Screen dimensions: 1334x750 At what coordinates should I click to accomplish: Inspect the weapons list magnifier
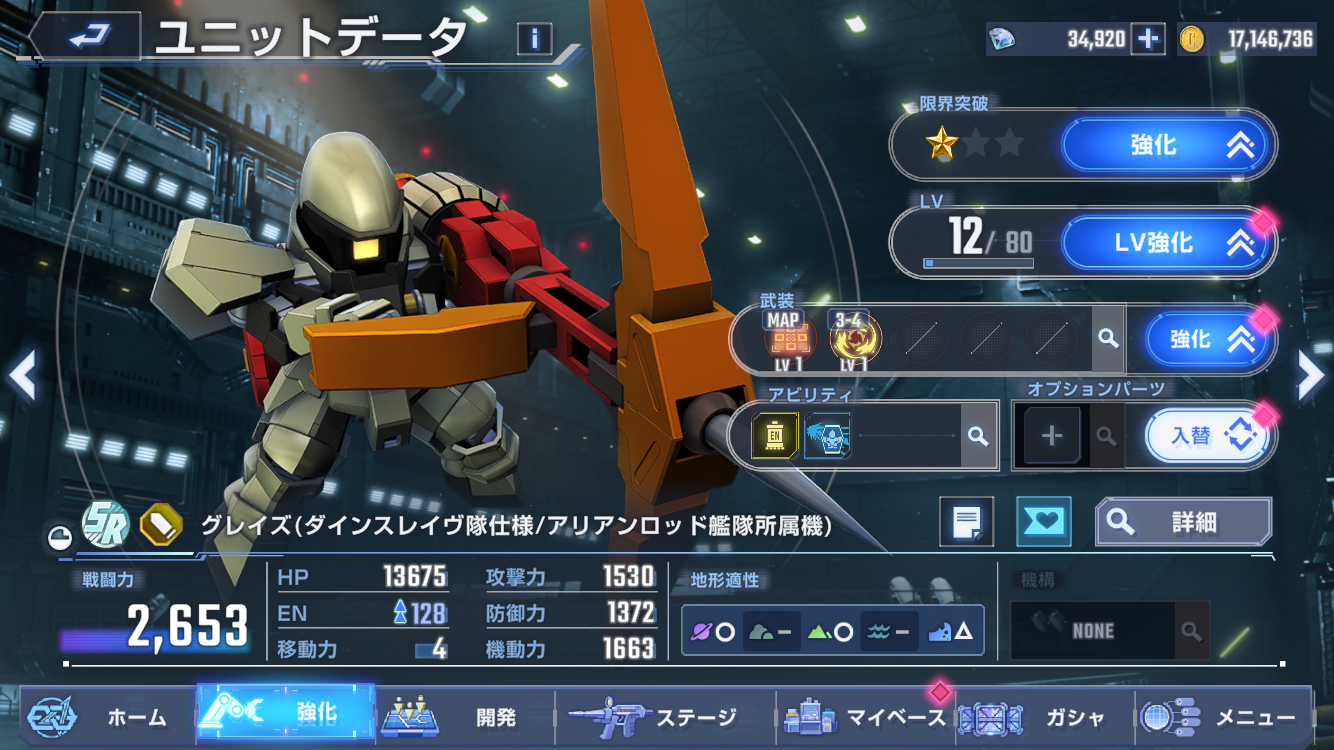click(x=1107, y=339)
